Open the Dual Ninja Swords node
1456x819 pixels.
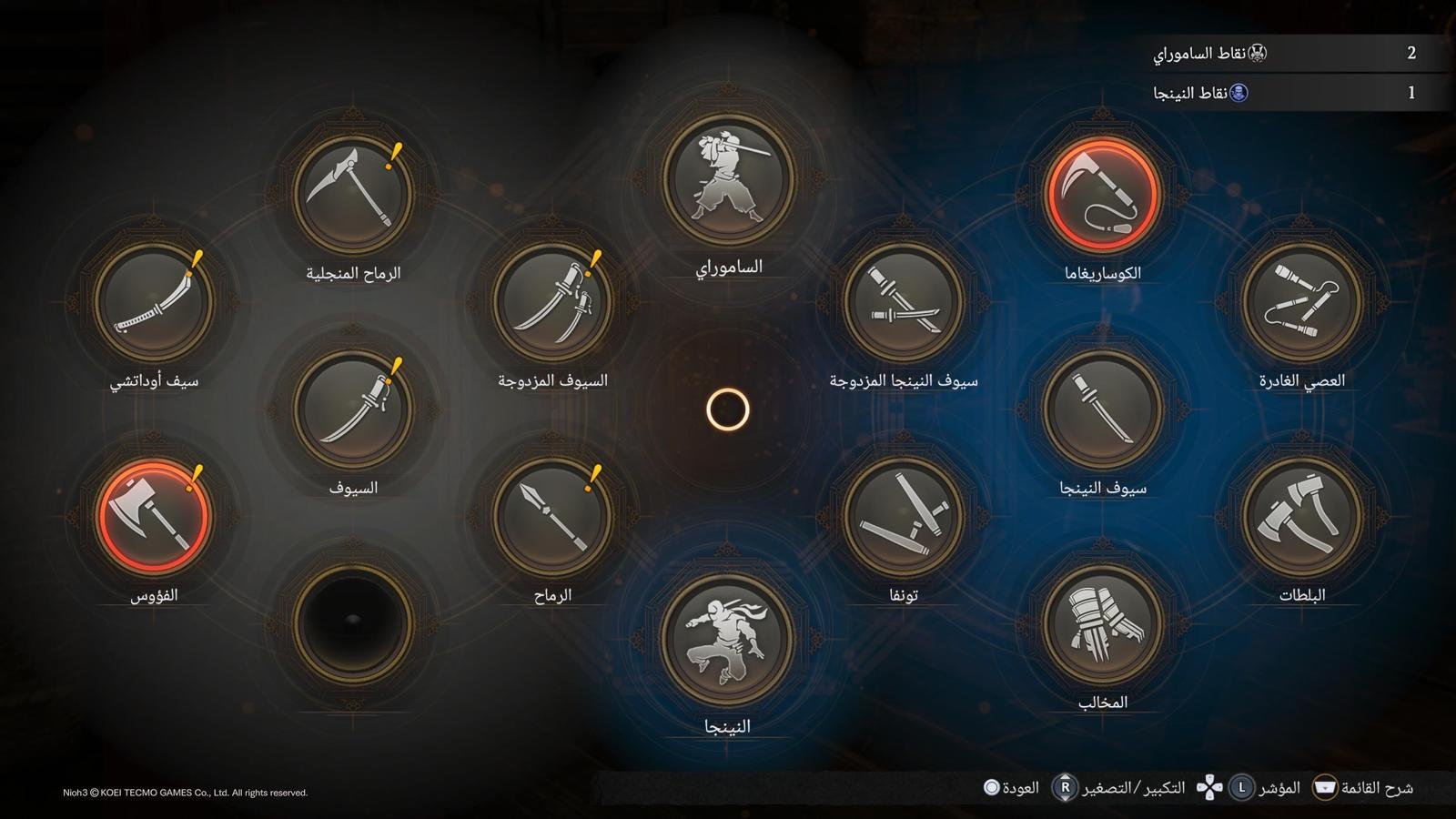point(903,301)
